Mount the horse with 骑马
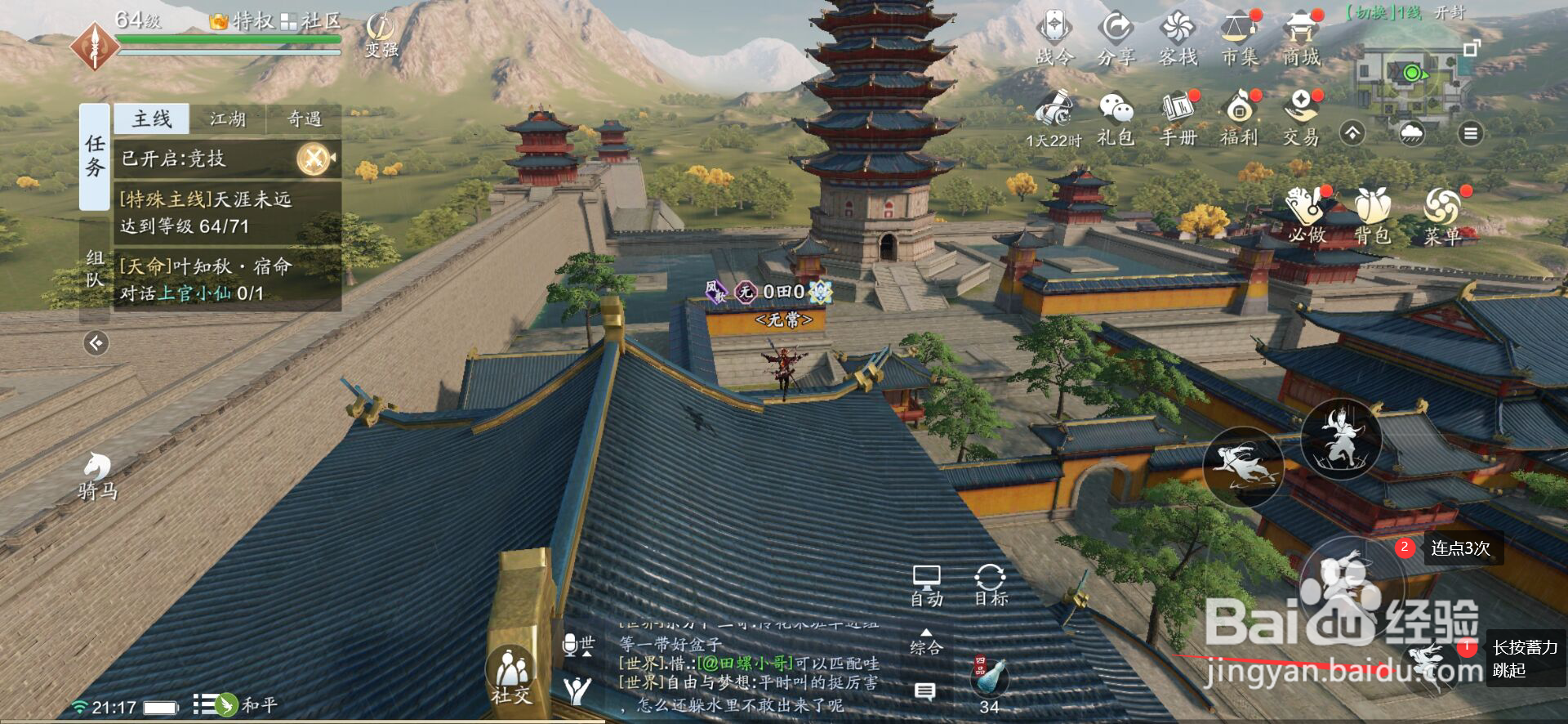This screenshot has height=724, width=1568. point(97,475)
